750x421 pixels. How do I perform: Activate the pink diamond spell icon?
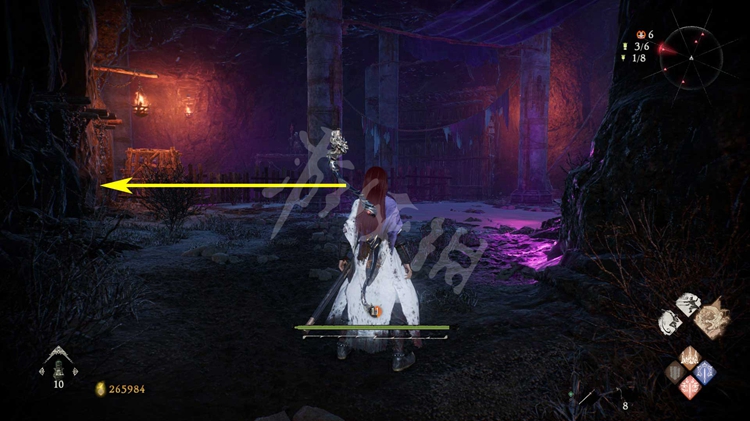(x=690, y=387)
